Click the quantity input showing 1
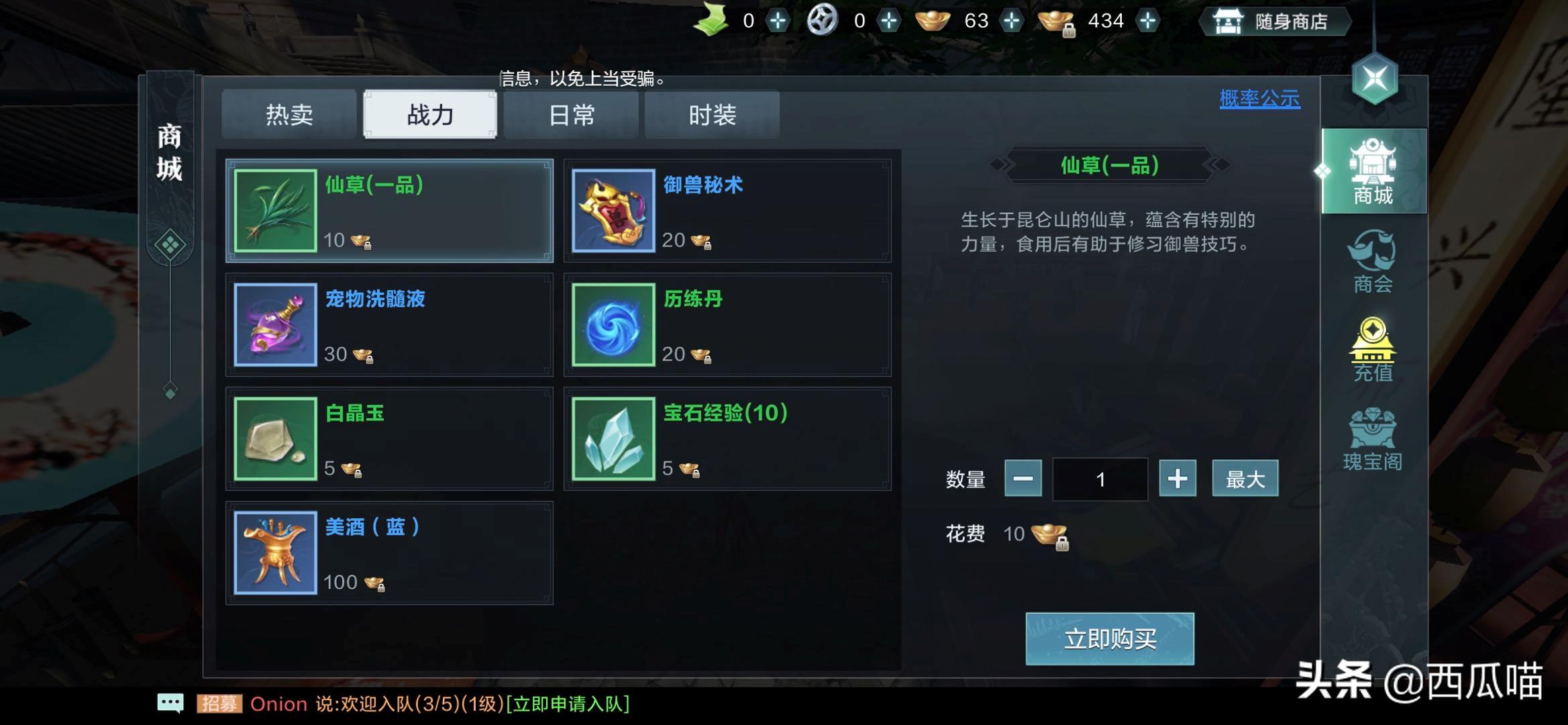1568x725 pixels. pos(1100,479)
